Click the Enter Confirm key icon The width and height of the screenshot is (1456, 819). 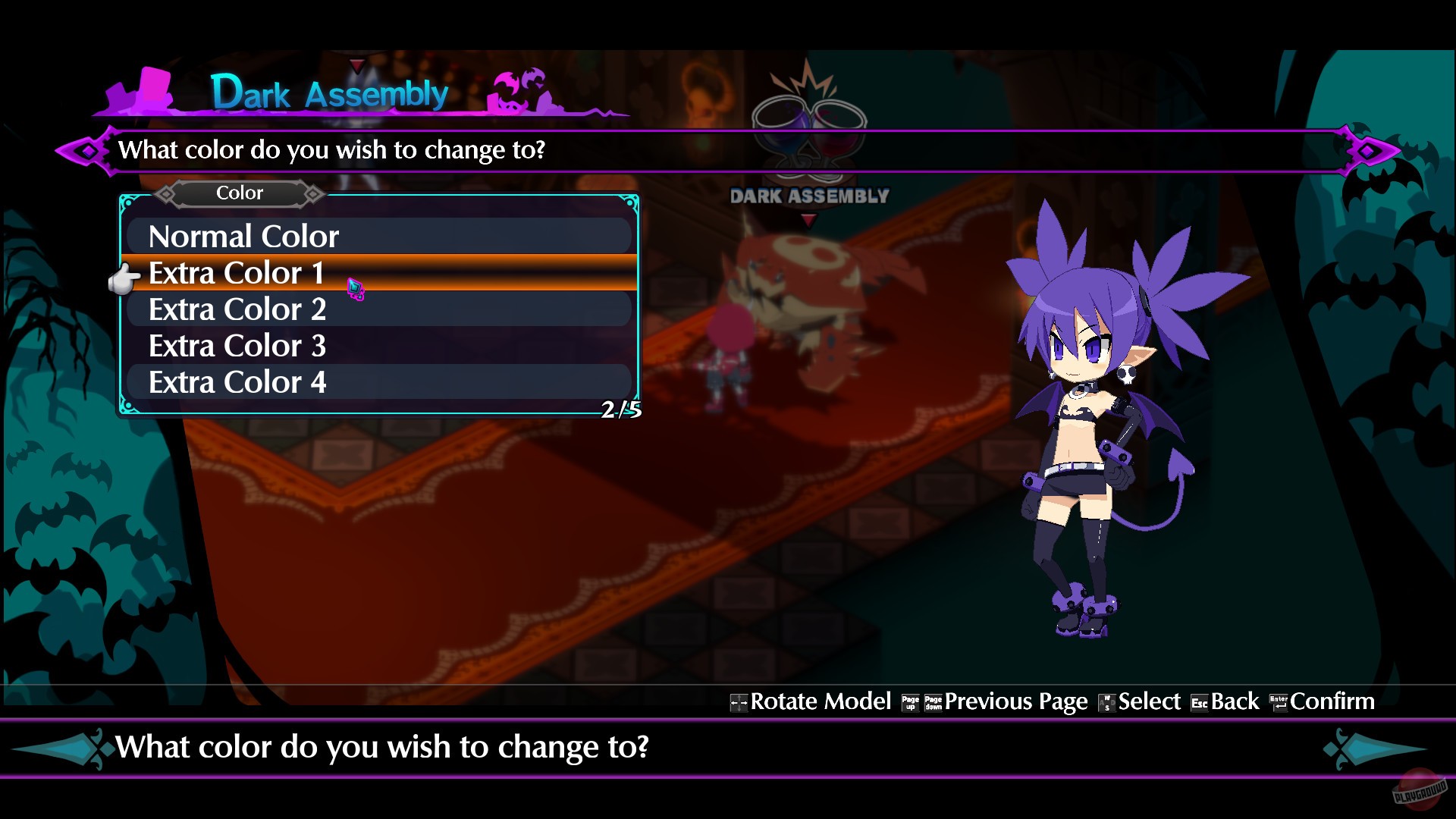[x=1279, y=702]
